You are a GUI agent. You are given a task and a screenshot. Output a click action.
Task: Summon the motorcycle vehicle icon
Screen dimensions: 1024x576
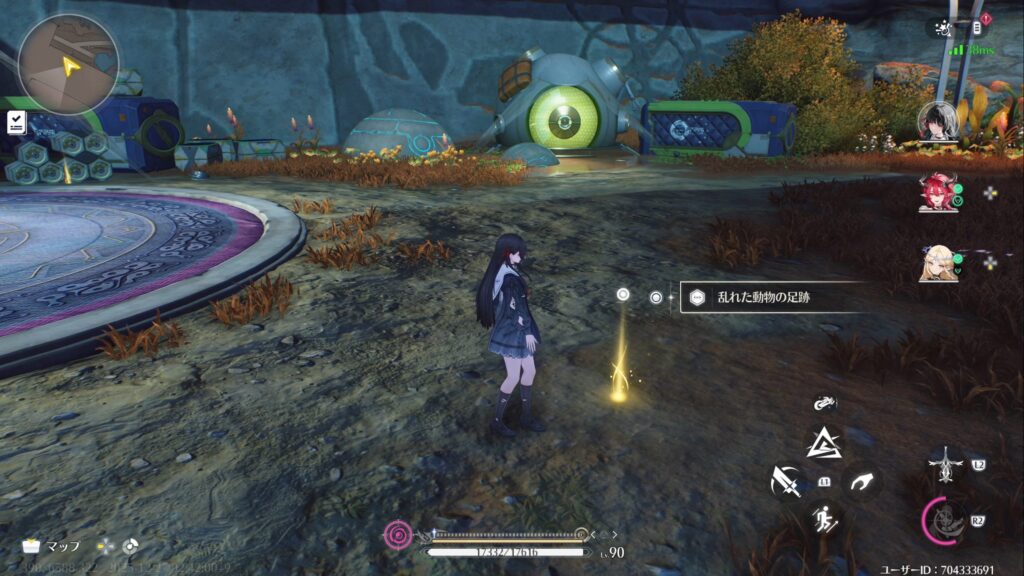824,403
